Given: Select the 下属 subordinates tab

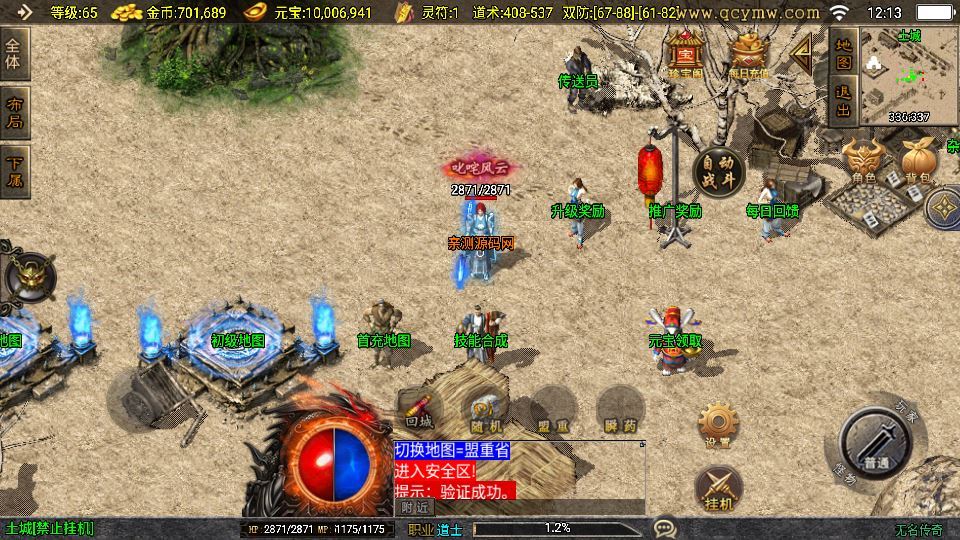Looking at the screenshot, I should 15,172.
